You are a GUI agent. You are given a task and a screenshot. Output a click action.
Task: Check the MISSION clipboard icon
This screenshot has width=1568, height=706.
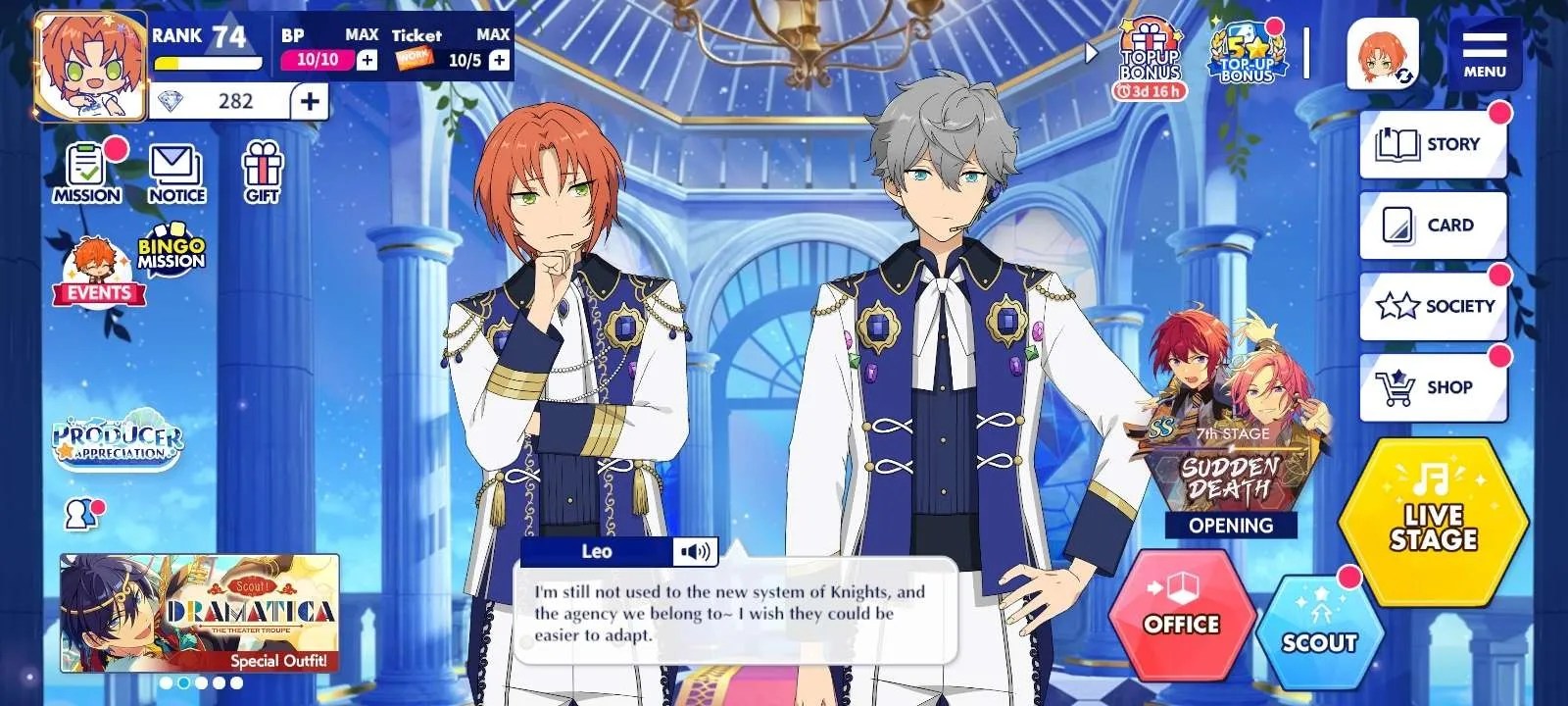[x=87, y=173]
